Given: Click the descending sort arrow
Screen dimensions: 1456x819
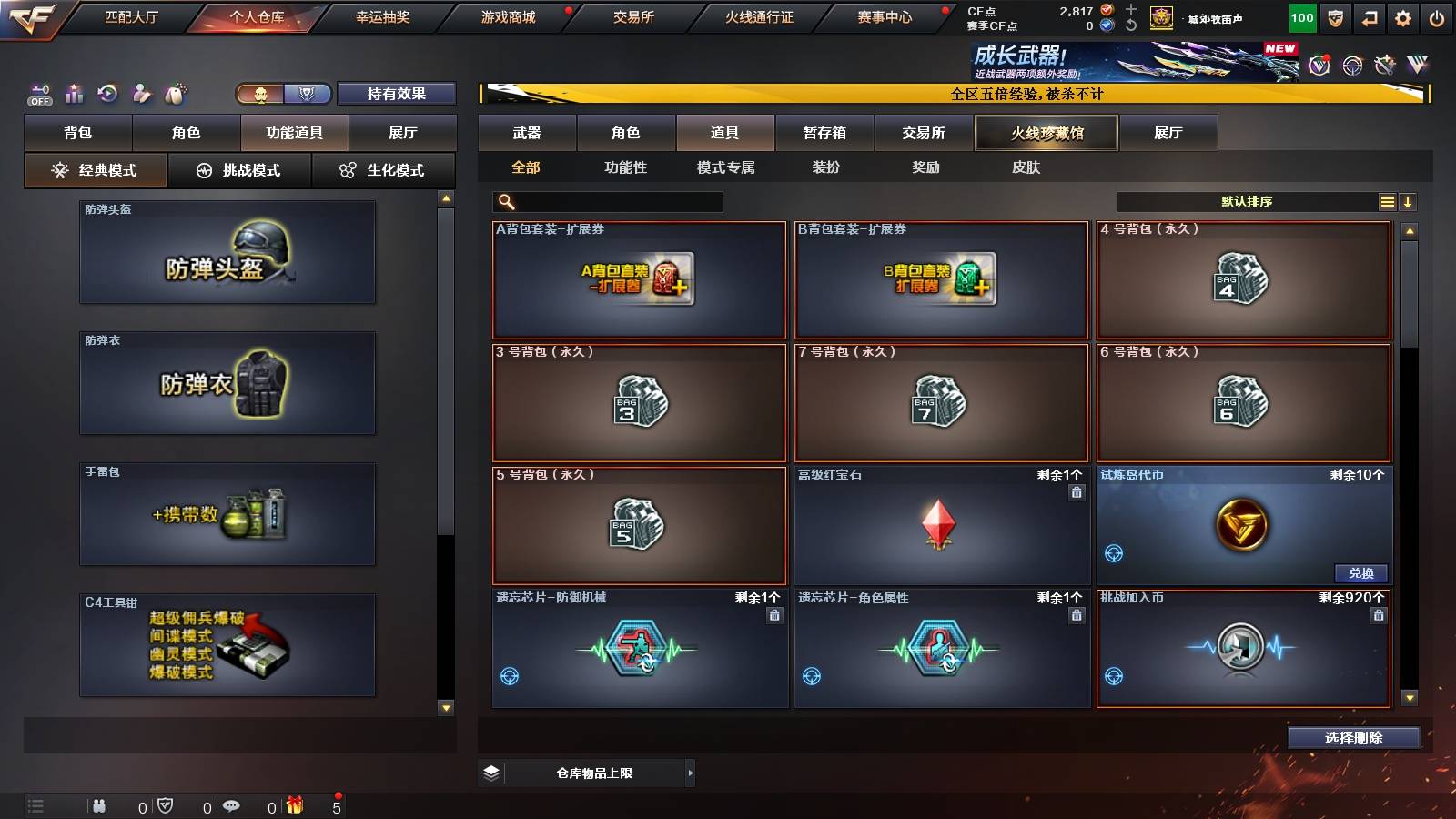Looking at the screenshot, I should pos(1410,201).
